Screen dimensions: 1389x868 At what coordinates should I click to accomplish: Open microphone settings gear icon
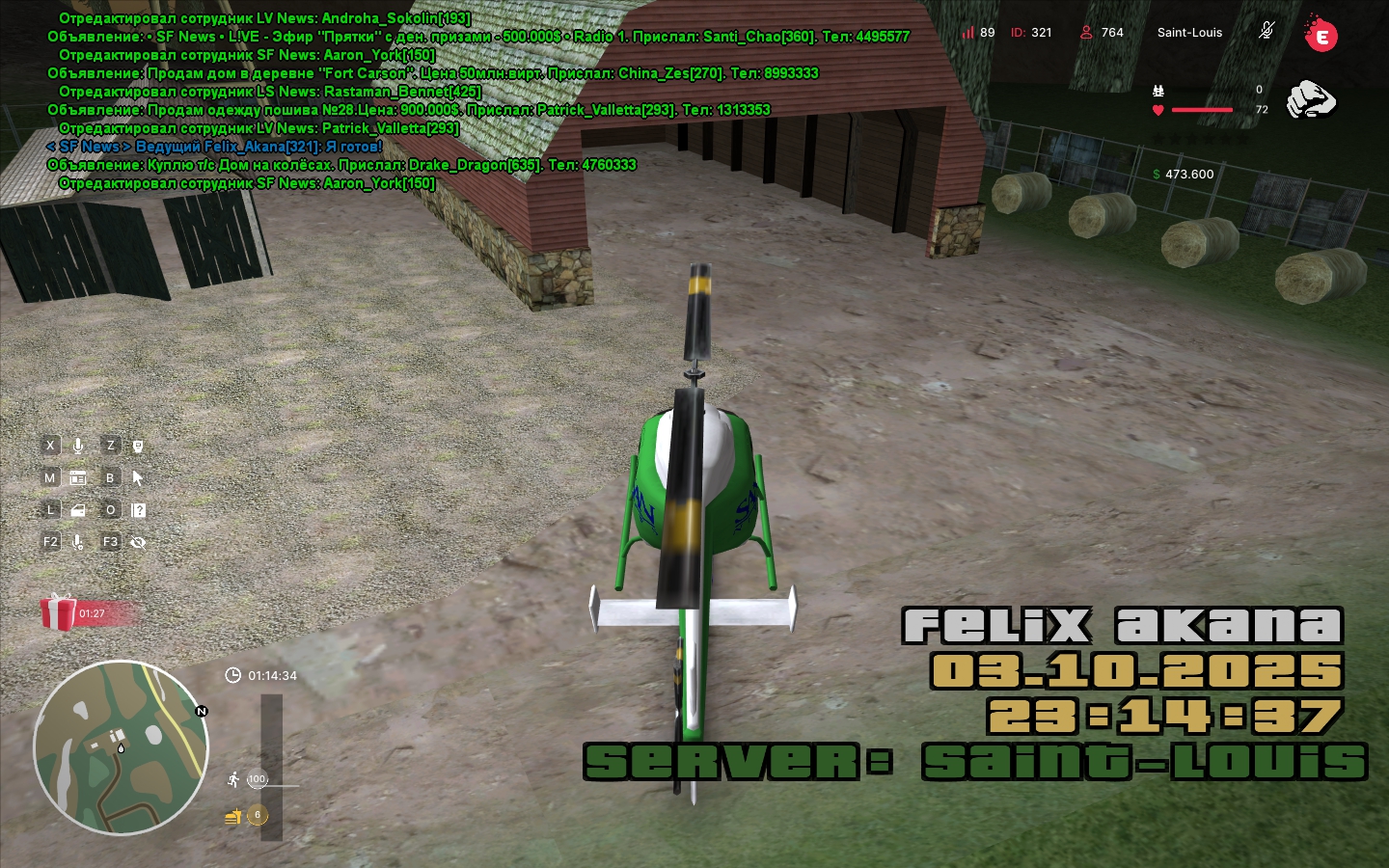tap(78, 542)
